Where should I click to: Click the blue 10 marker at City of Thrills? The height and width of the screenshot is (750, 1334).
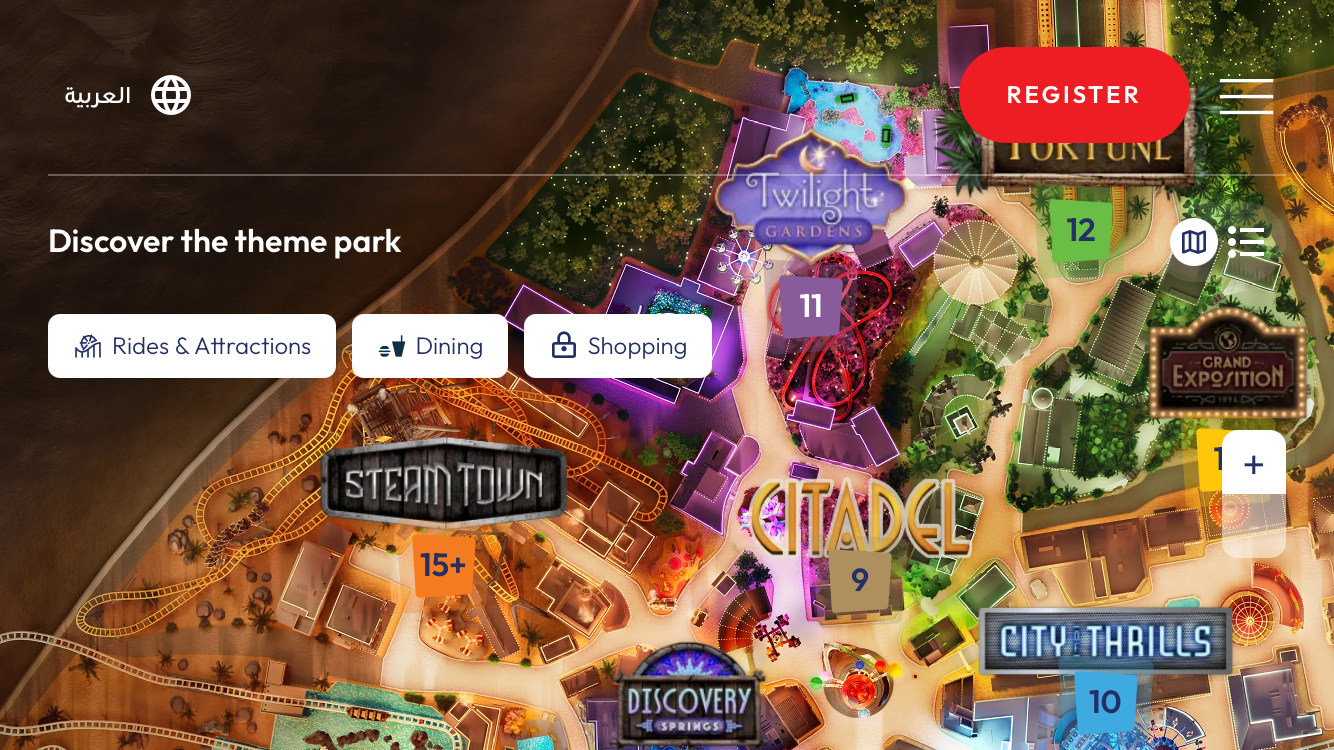click(x=1104, y=702)
